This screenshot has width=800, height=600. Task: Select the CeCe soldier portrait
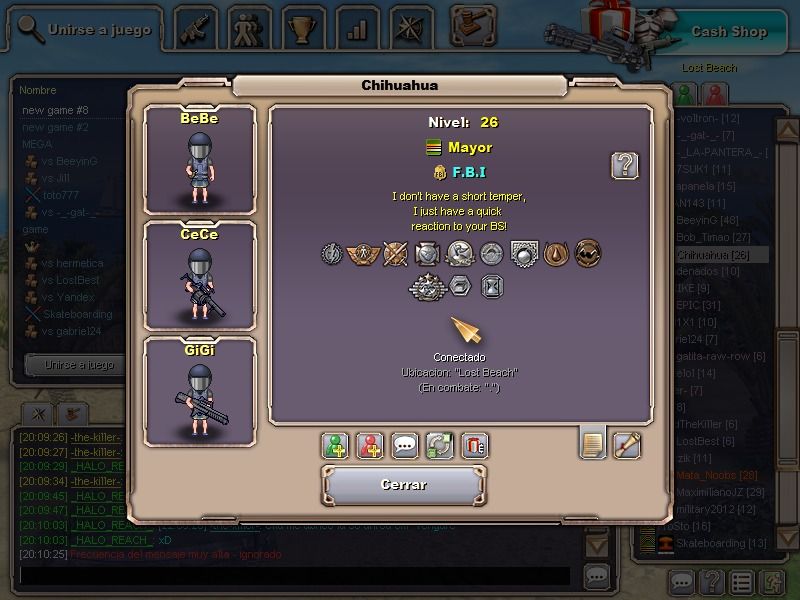point(199,276)
